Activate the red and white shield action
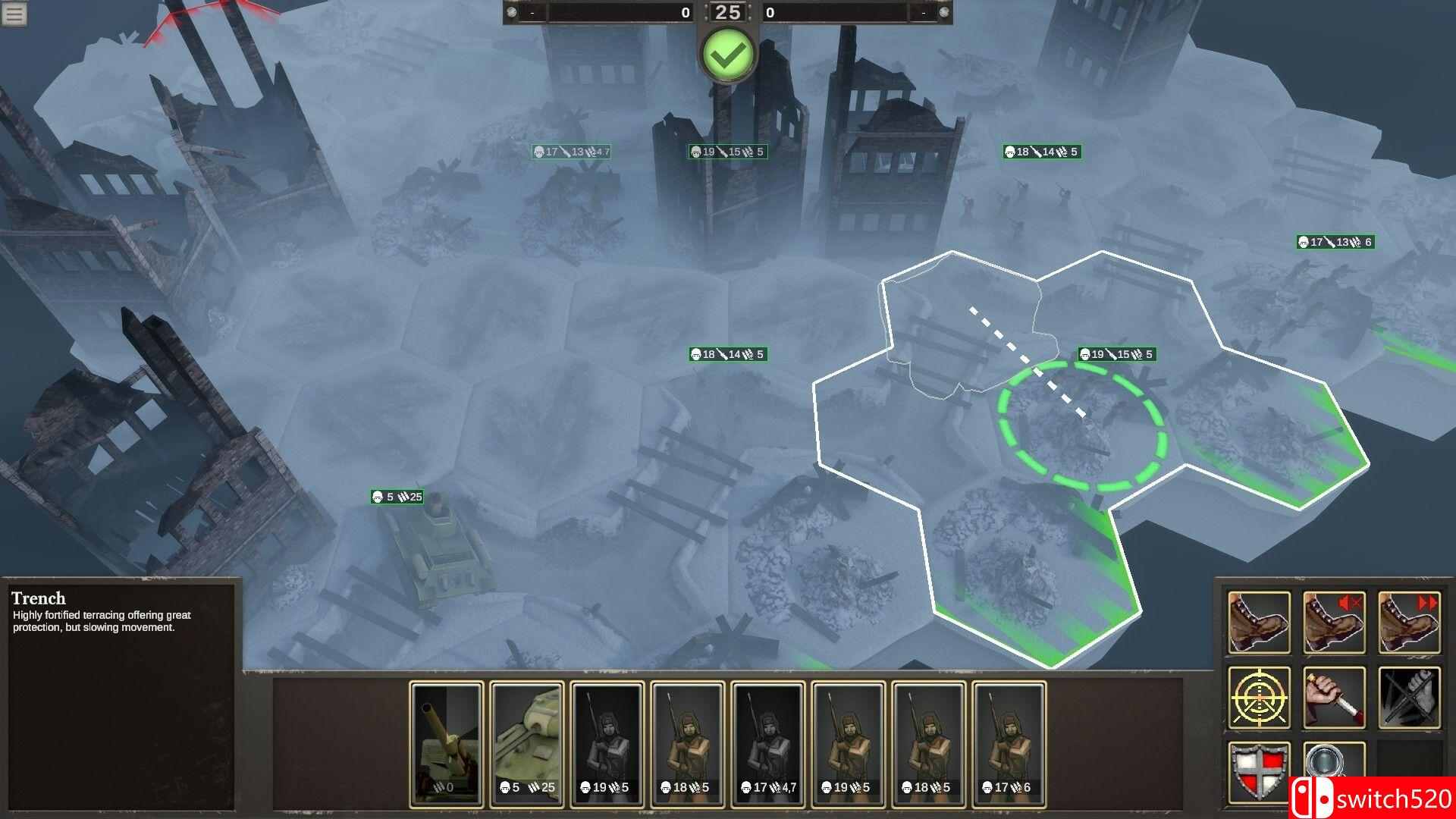 (1259, 772)
